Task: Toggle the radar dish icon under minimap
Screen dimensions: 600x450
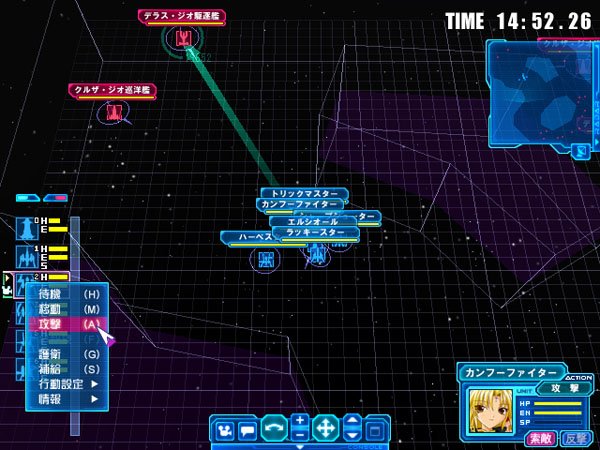Action: click(579, 151)
